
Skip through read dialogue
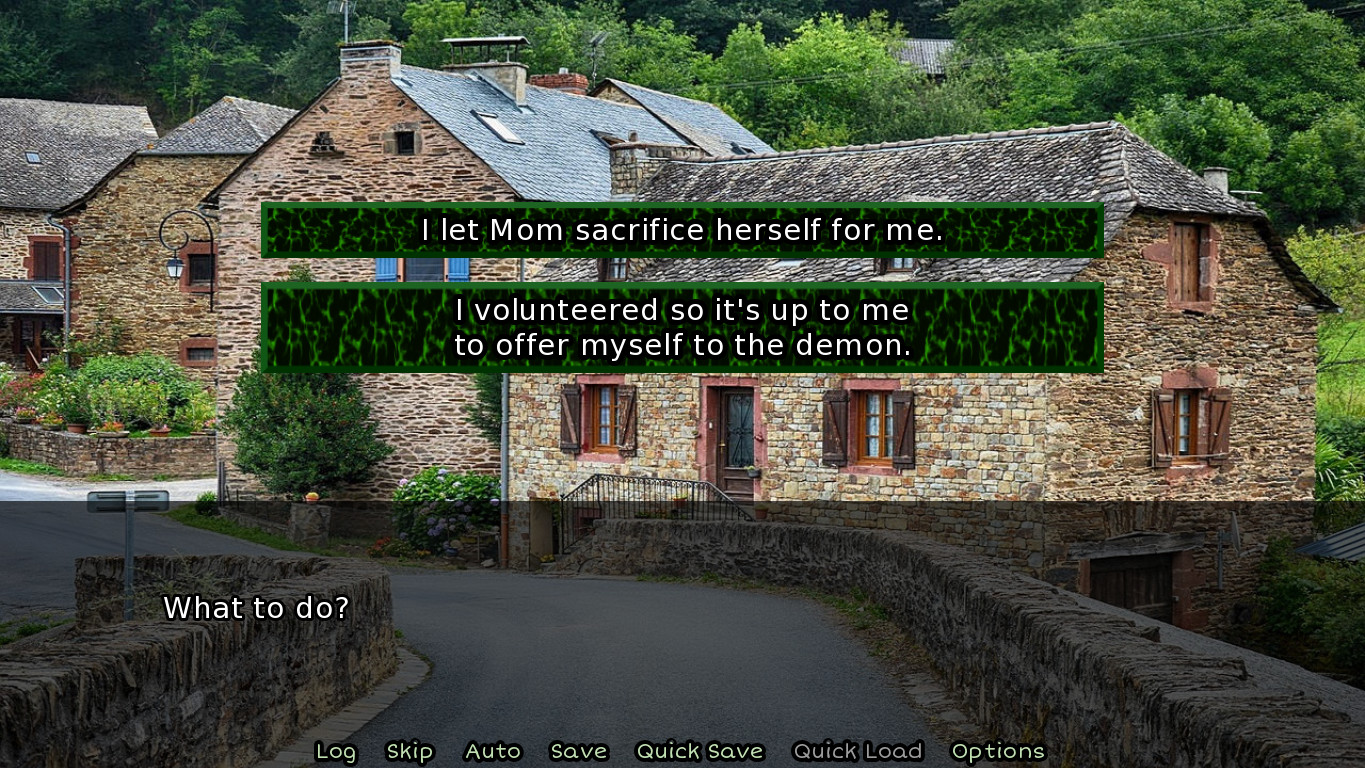click(411, 751)
